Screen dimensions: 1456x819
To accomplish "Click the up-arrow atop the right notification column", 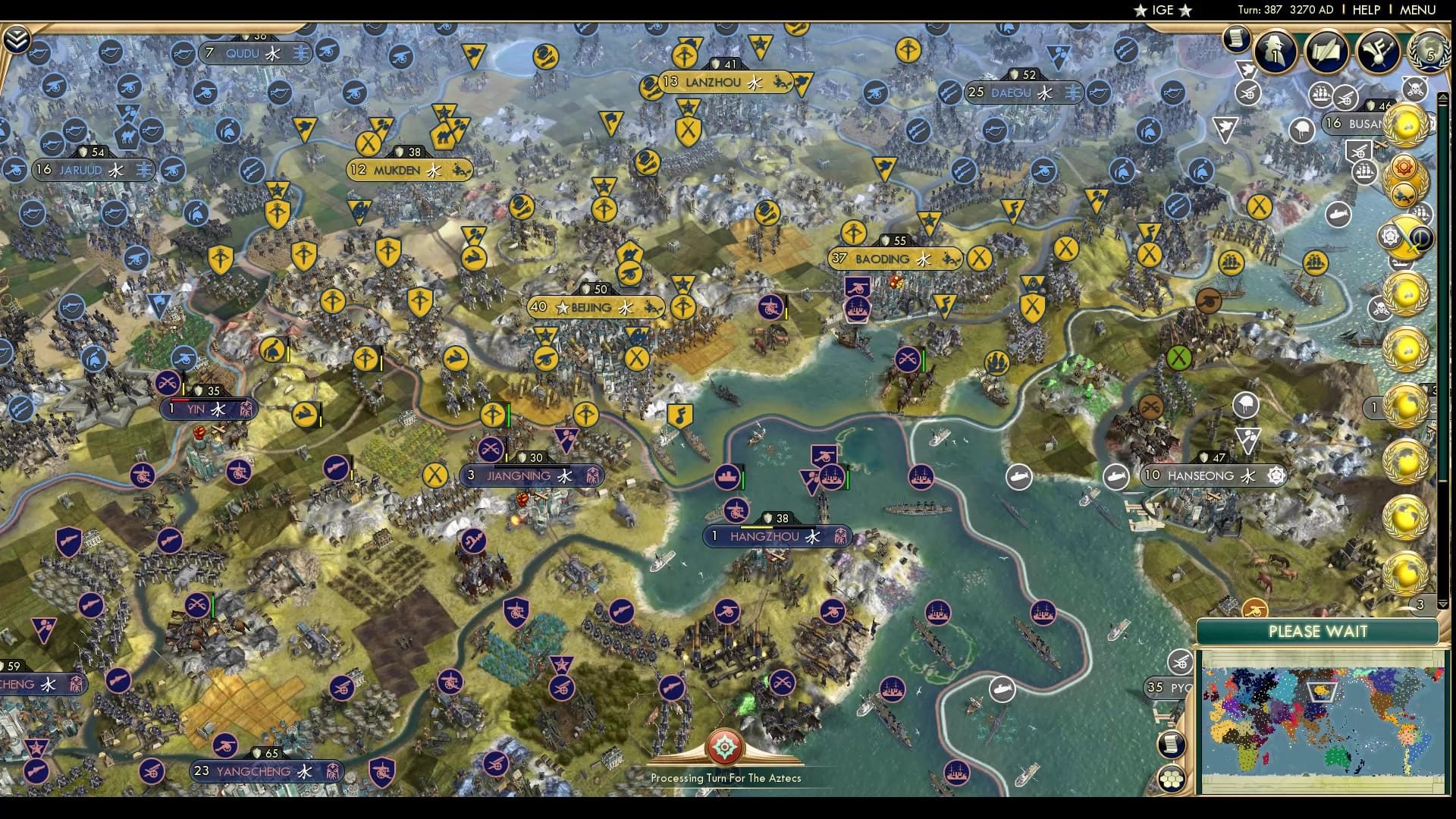I will coord(1443,95).
